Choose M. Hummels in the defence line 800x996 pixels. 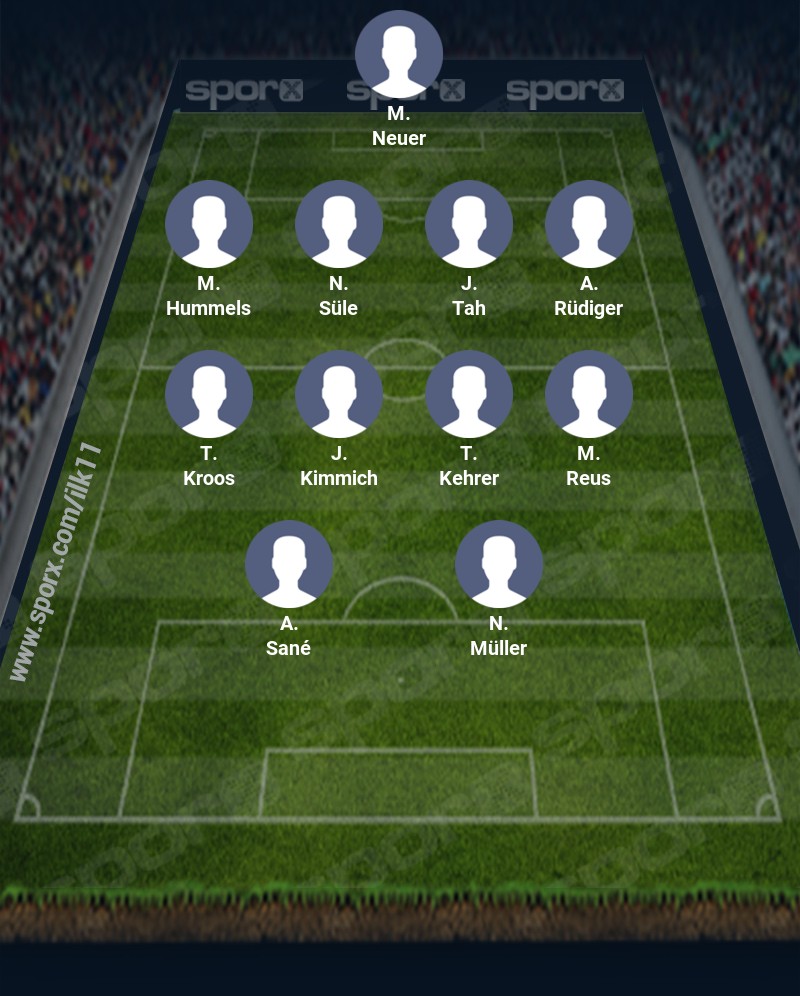pyautogui.click(x=209, y=224)
